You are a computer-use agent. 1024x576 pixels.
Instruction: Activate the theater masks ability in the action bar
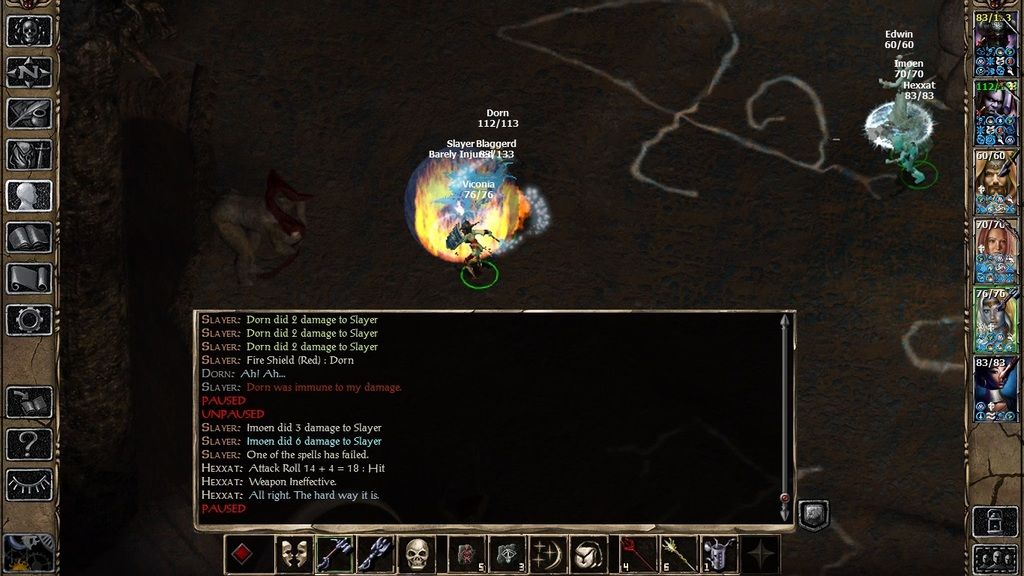(x=294, y=554)
